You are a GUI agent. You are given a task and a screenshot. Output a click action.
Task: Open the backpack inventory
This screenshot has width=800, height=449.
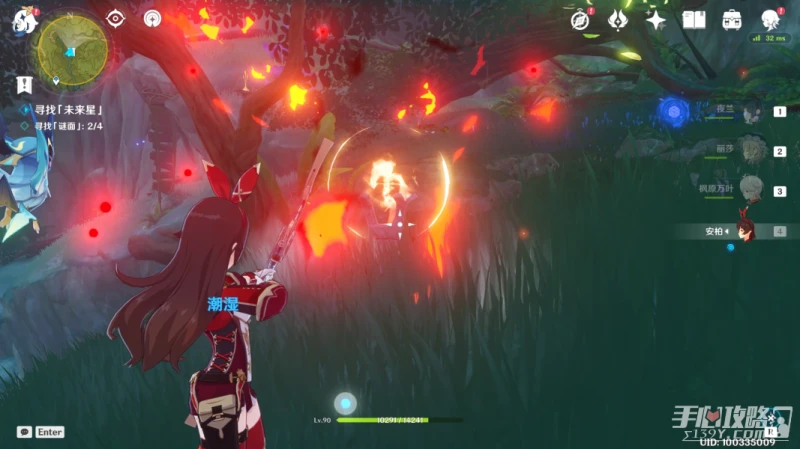pos(732,19)
